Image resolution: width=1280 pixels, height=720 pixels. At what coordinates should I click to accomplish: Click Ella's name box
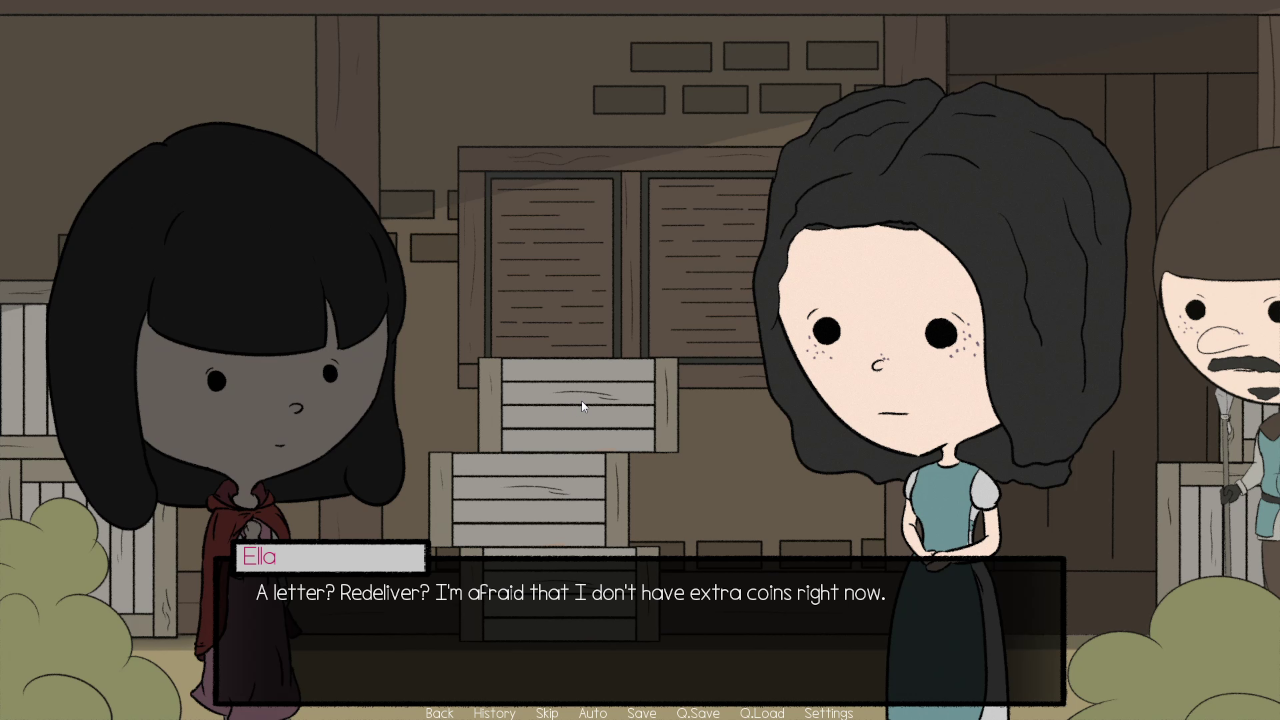coord(330,557)
